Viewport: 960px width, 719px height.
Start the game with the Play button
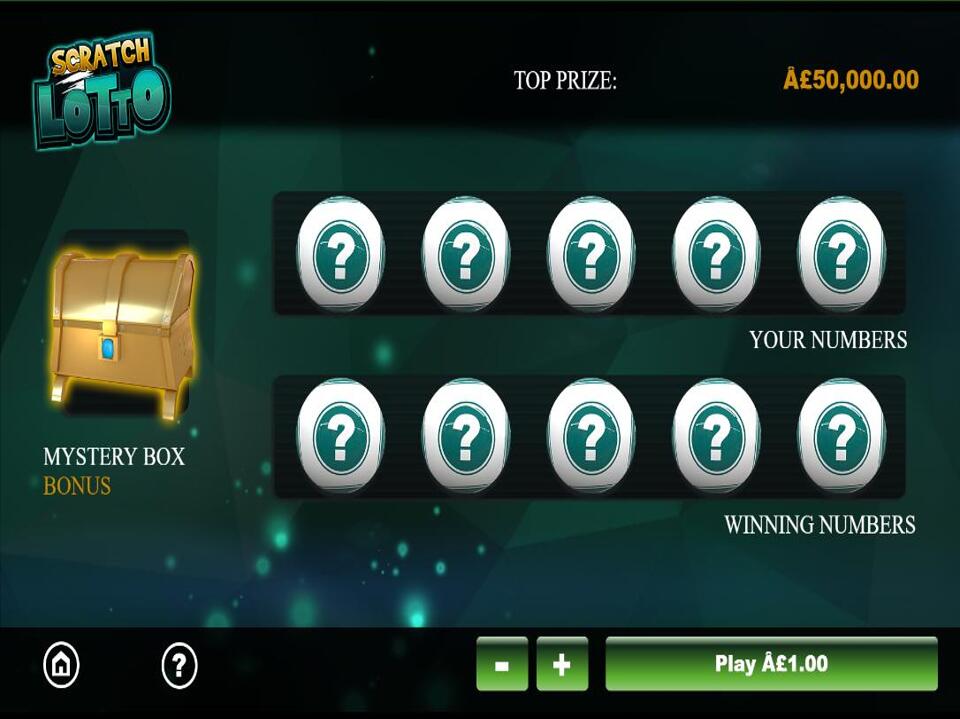point(771,663)
